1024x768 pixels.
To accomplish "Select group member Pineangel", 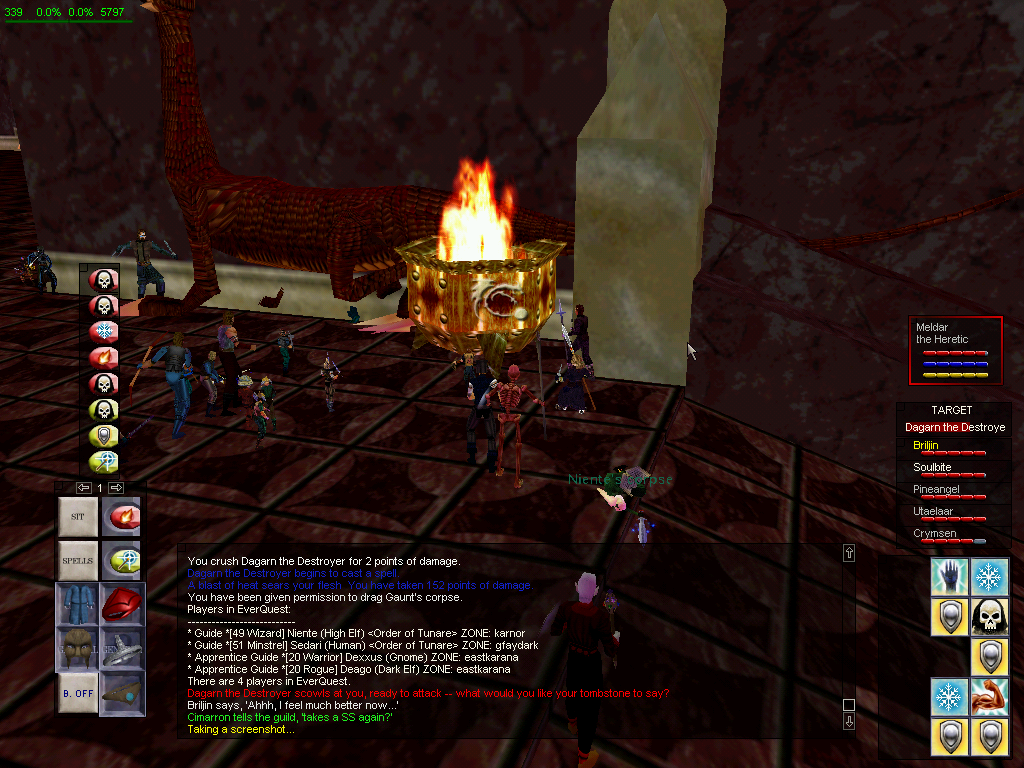I will tap(934, 489).
